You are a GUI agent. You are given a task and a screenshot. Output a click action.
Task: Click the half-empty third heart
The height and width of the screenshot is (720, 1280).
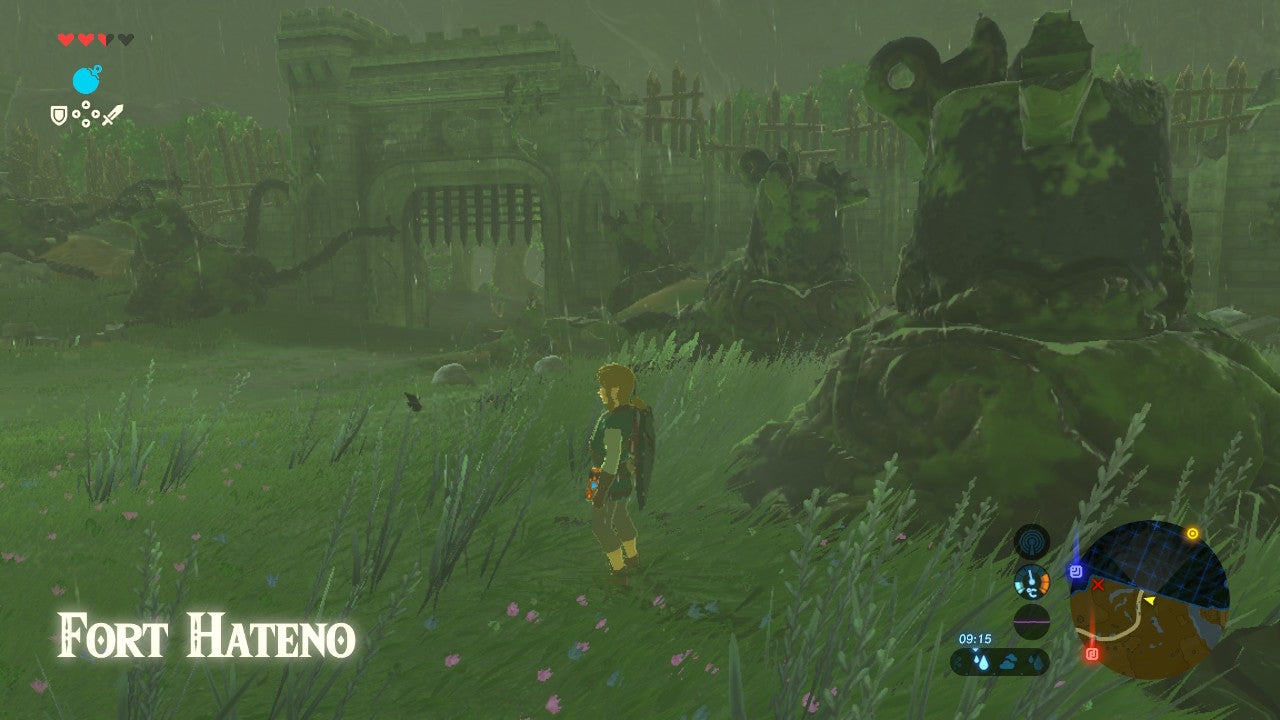tap(104, 40)
